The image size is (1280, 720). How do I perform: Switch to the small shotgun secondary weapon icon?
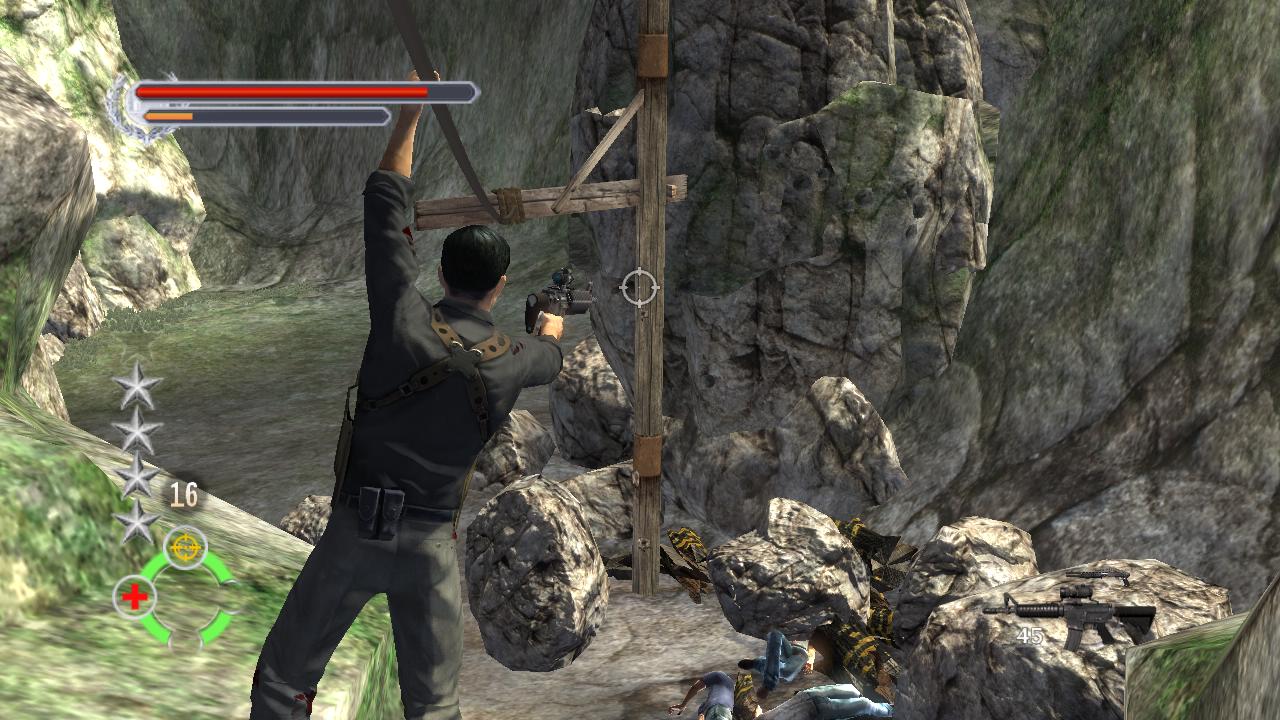1098,575
